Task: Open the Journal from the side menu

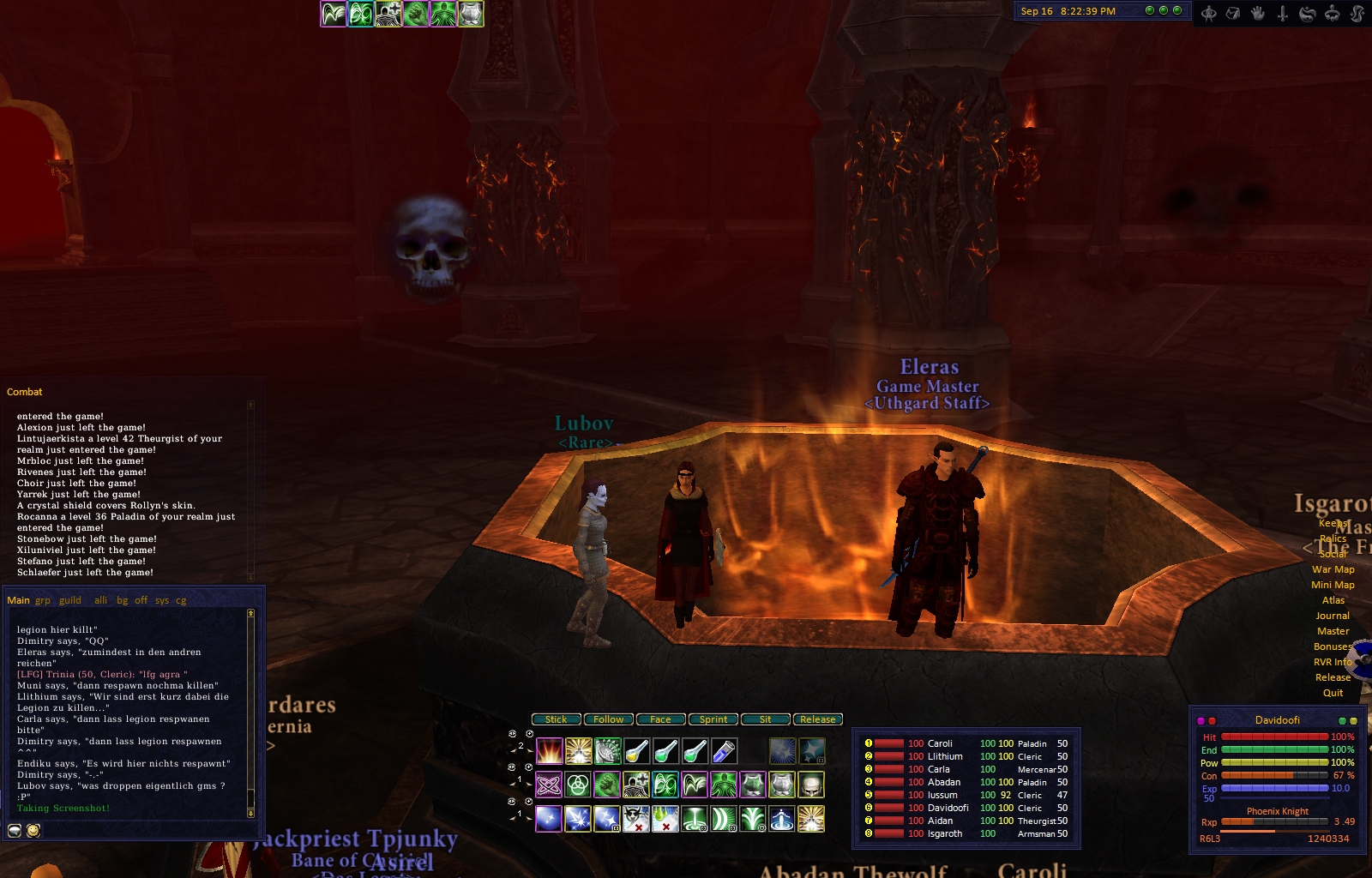Action: [1333, 616]
